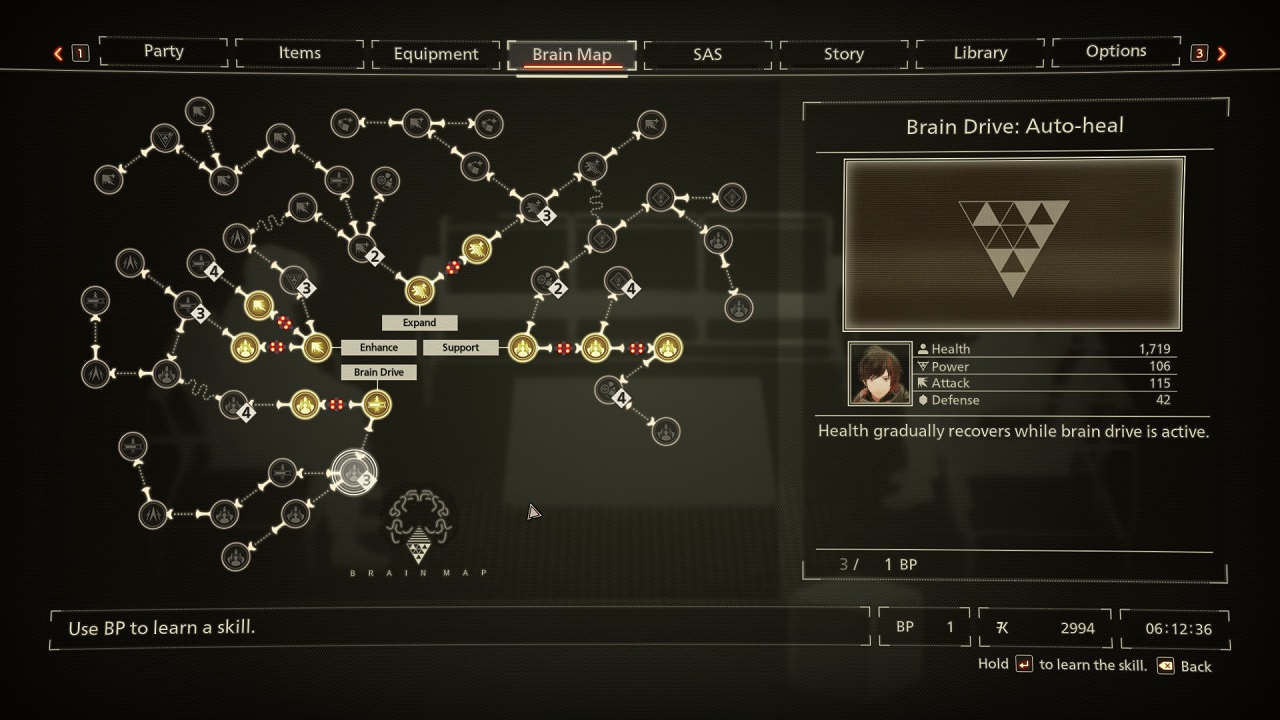This screenshot has height=720, width=1280.
Task: Switch to the SAS tab
Action: click(x=707, y=55)
